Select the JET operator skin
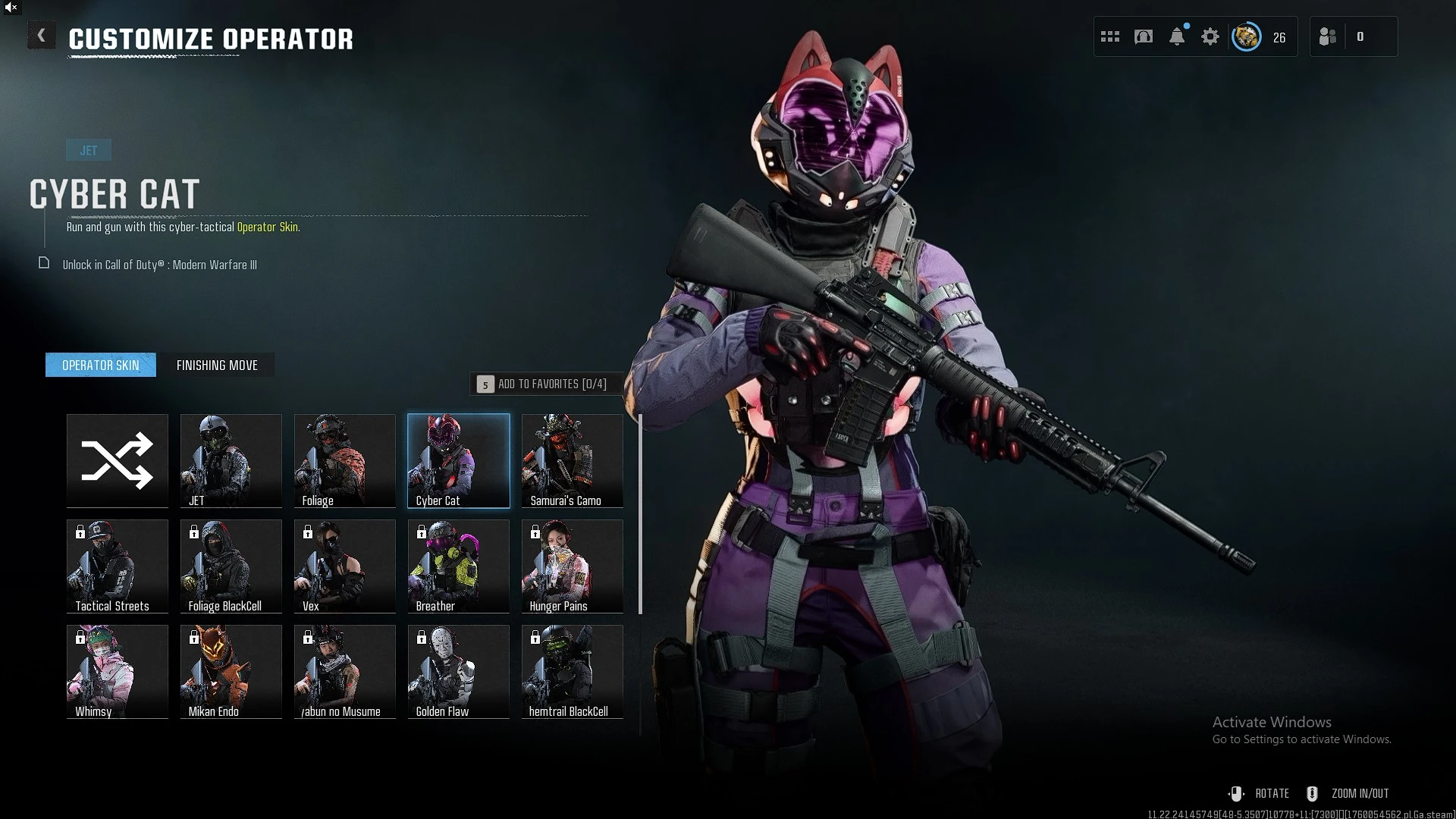 [x=231, y=460]
